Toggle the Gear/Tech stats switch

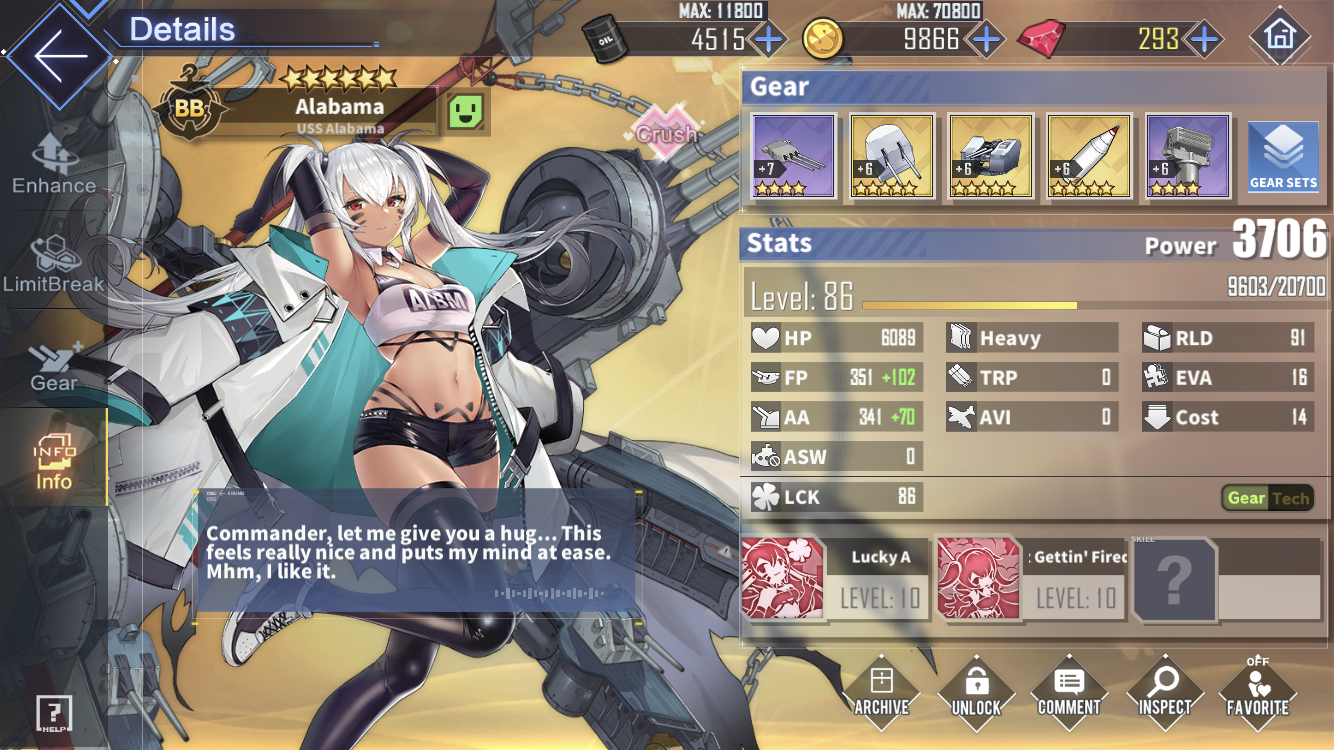(1267, 498)
